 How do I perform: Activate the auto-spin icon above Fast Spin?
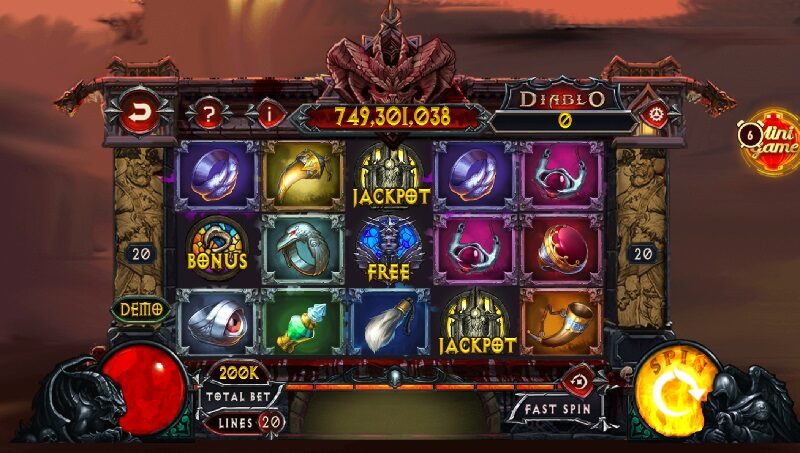click(x=579, y=379)
